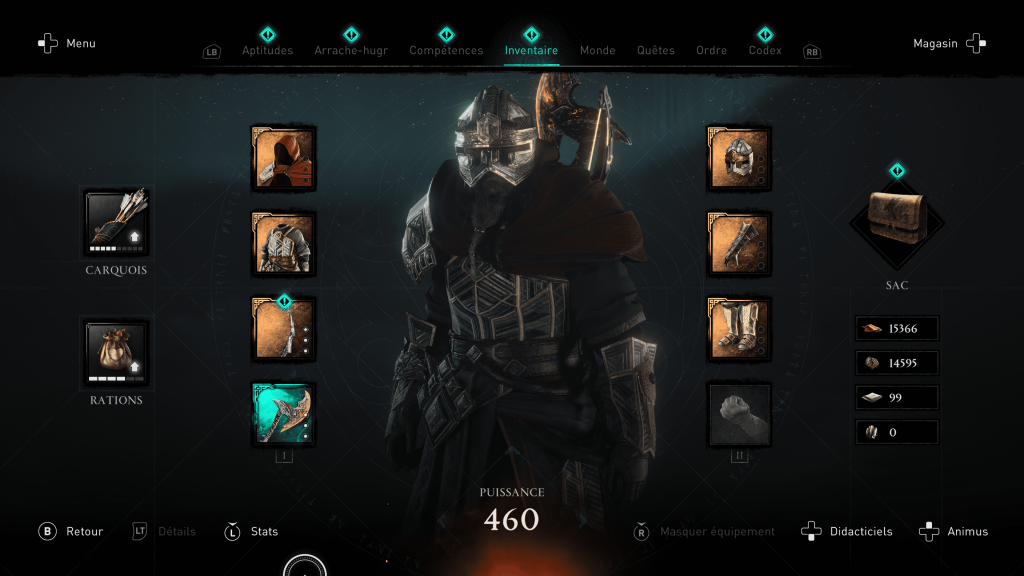
Task: Open the Arrache-hugr tab
Action: click(351, 50)
